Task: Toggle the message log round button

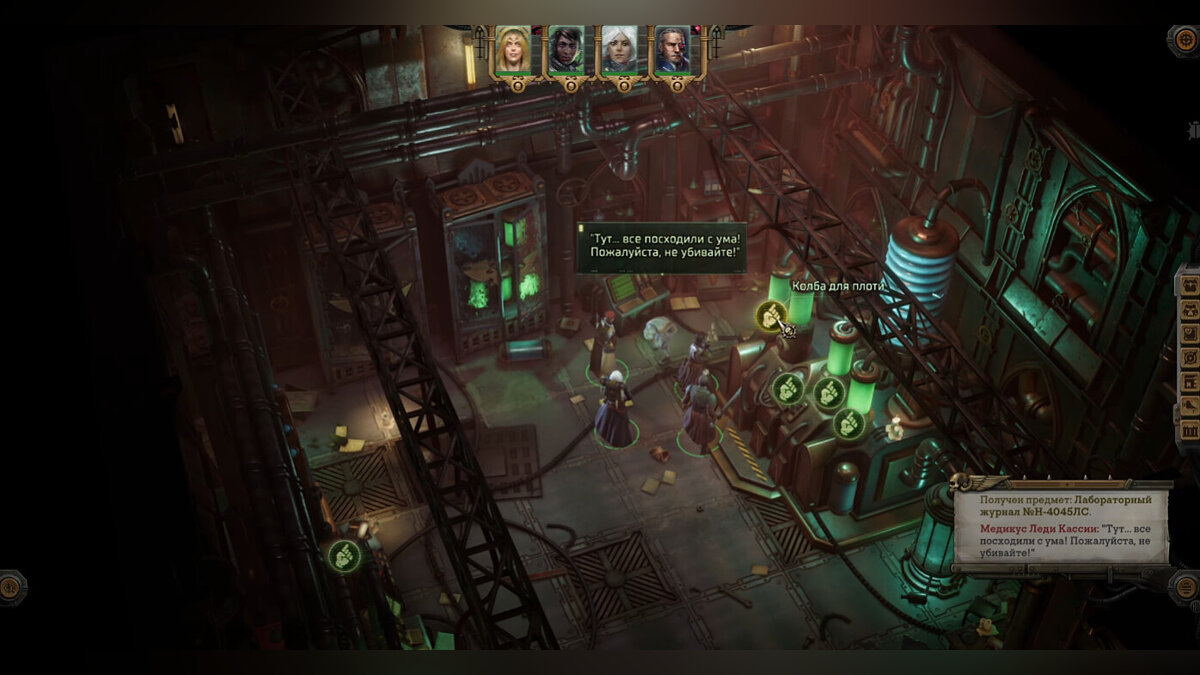Action: [x=1184, y=587]
